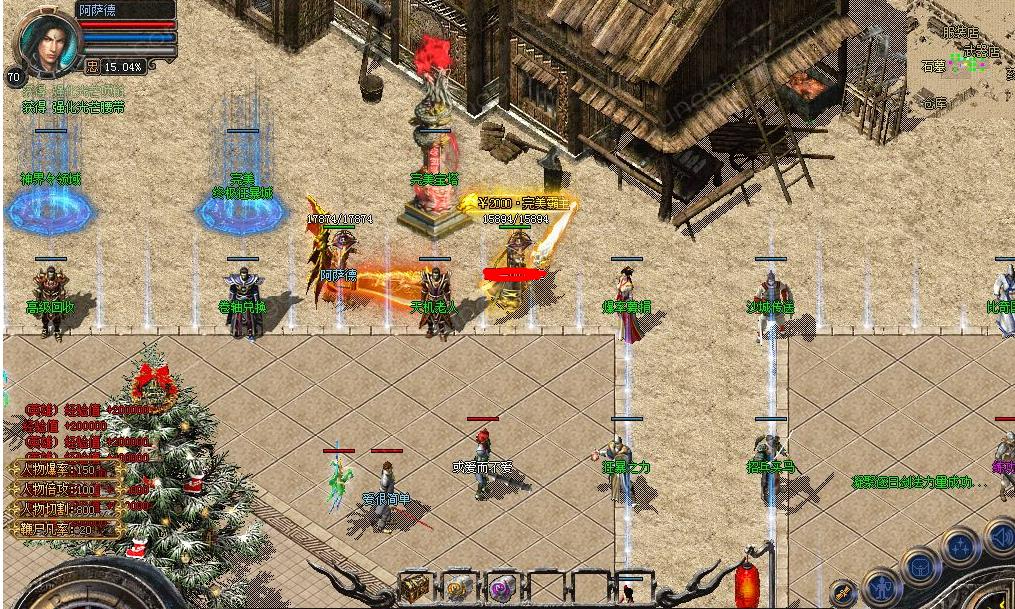Screen dimensions: 1015x609
Task: Select the purple swirl scroll hotbar slot
Action: pos(502,587)
